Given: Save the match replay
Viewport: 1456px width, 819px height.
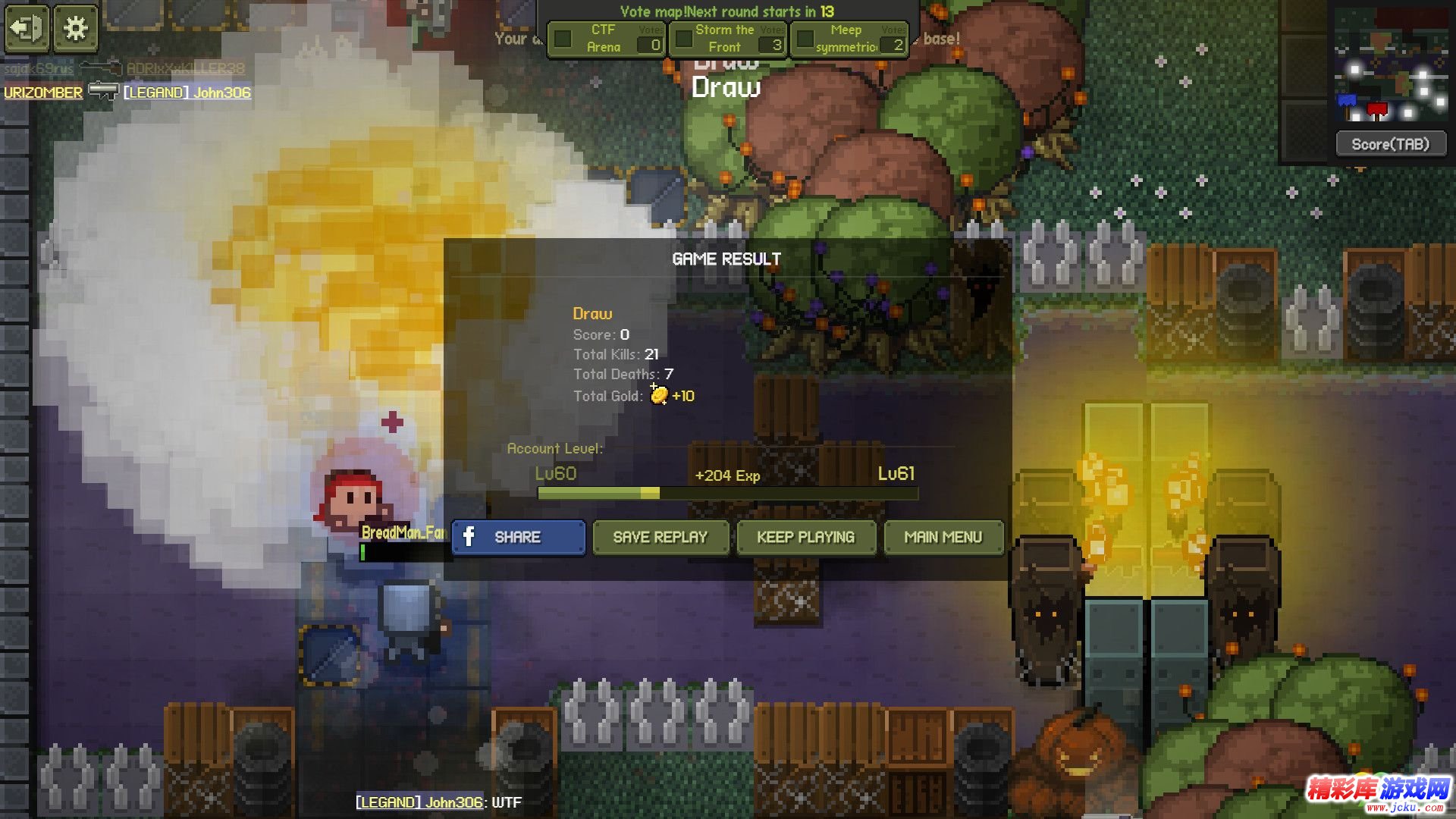Looking at the screenshot, I should 660,538.
